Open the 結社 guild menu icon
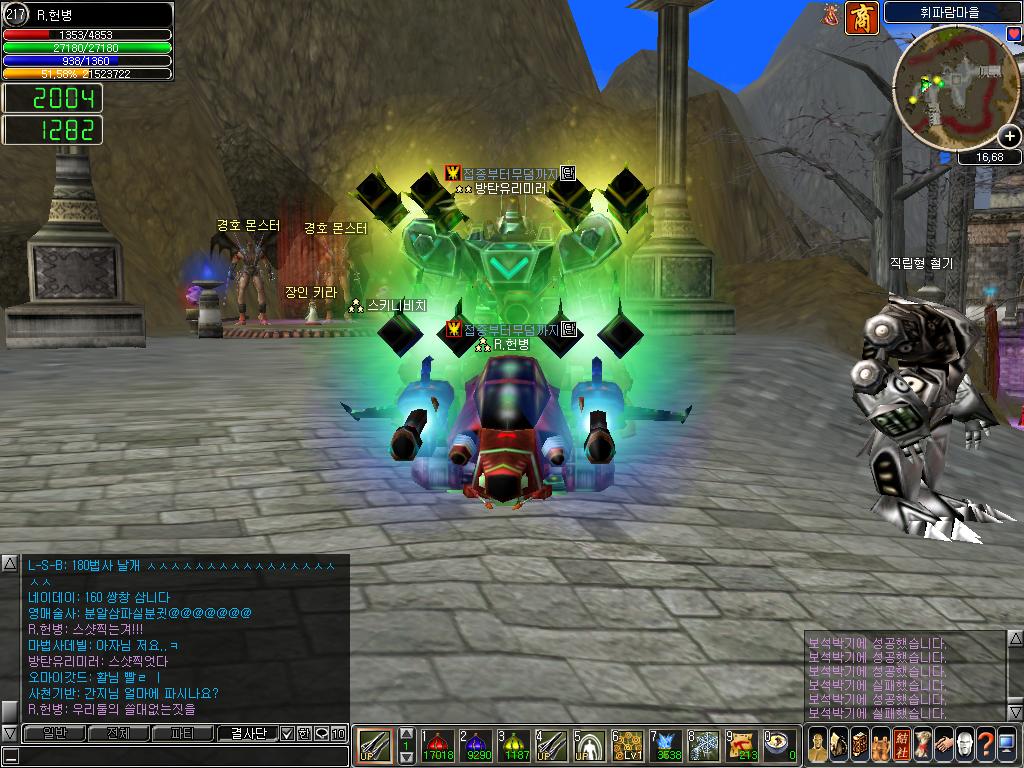Image resolution: width=1024 pixels, height=768 pixels. [x=898, y=746]
